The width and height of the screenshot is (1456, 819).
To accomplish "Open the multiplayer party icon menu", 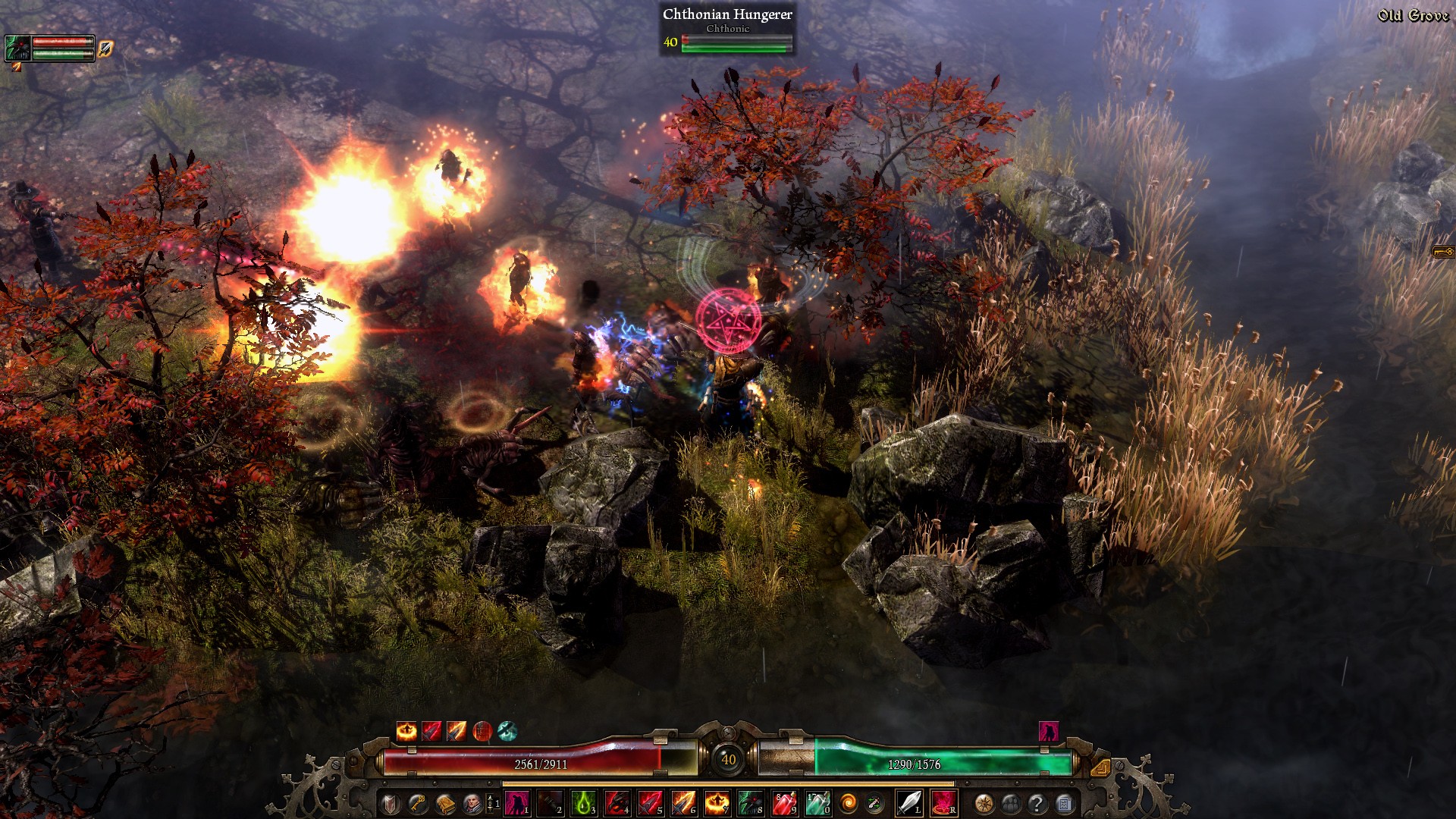I will coord(1012,803).
